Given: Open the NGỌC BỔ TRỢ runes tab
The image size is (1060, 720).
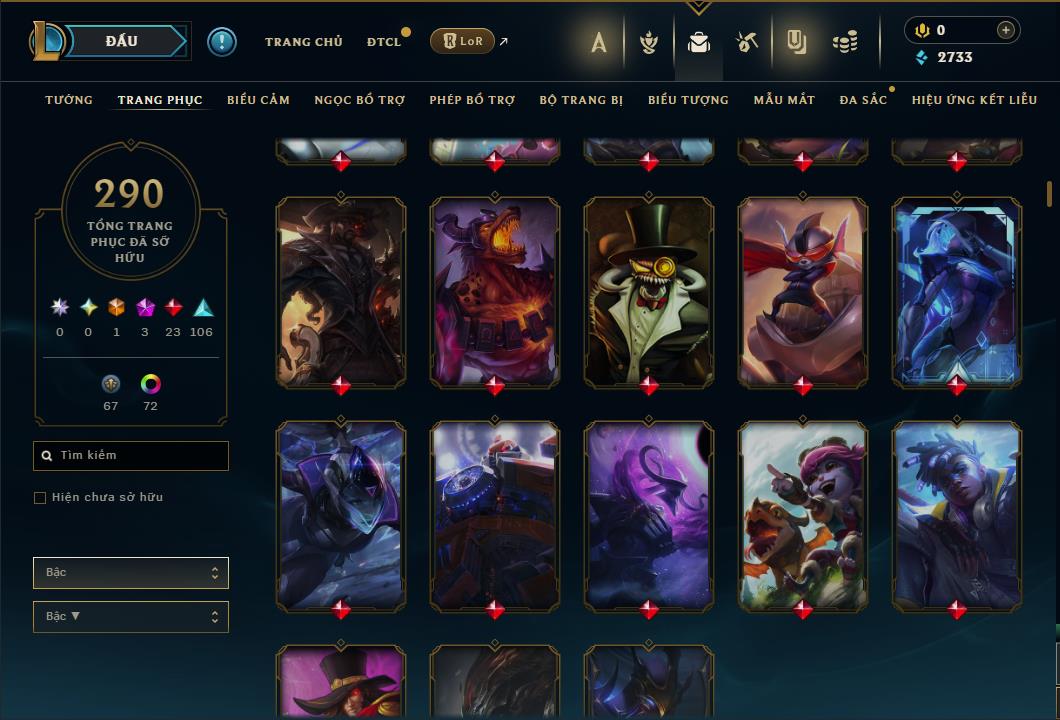Looking at the screenshot, I should [x=359, y=100].
